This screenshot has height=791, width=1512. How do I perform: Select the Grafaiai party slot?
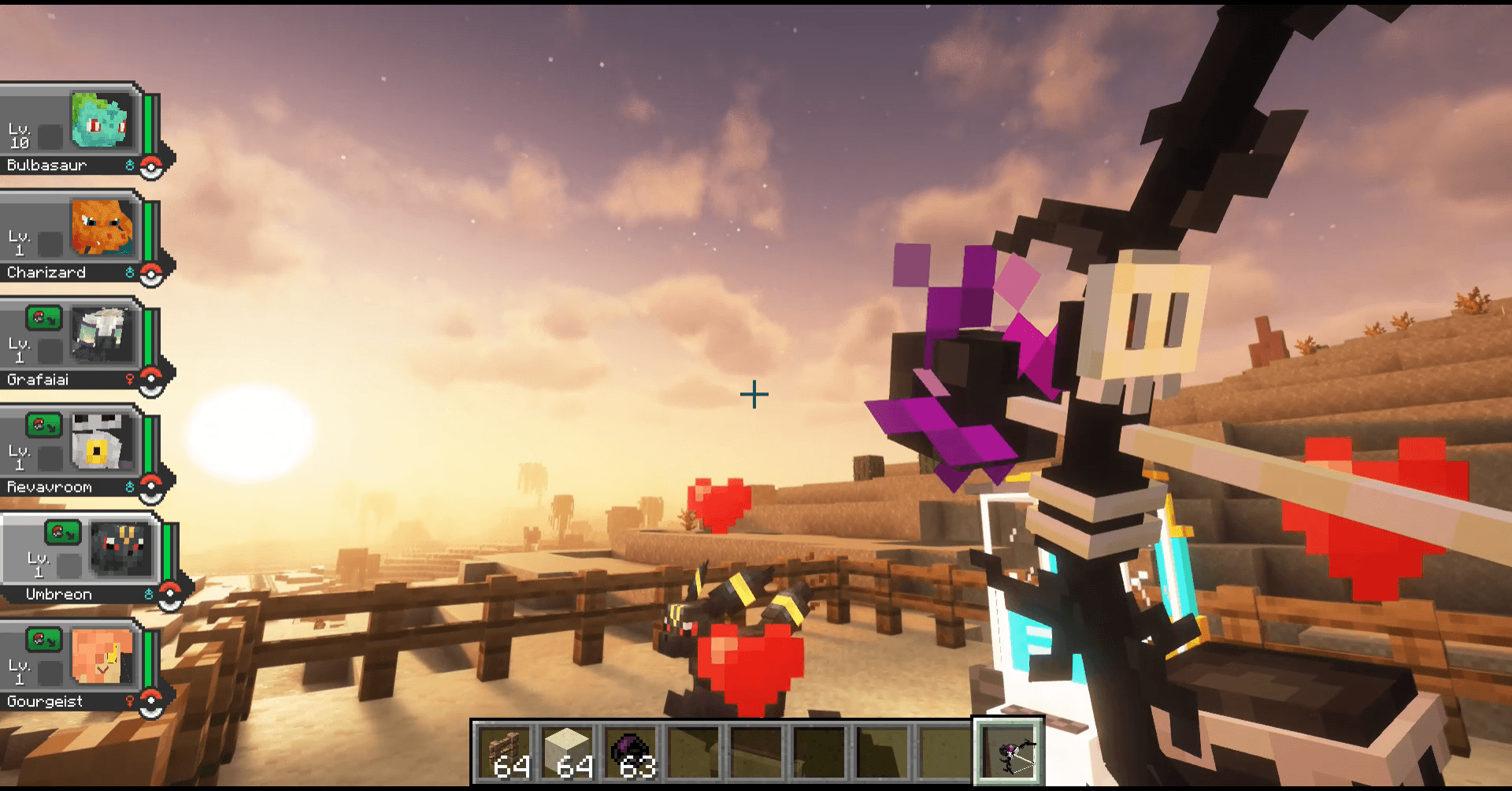[x=75, y=344]
